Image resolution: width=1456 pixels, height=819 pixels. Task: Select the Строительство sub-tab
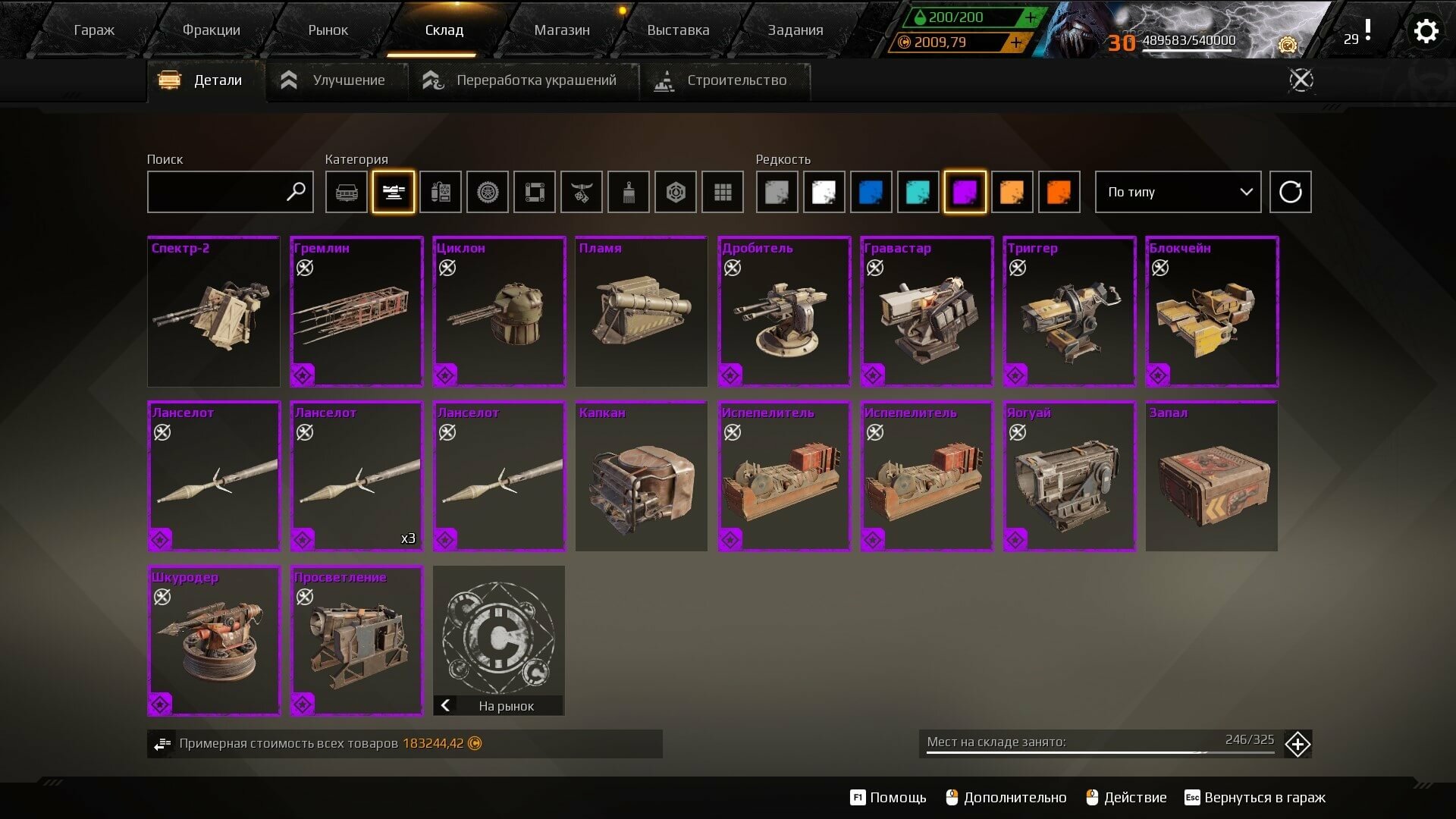(722, 80)
